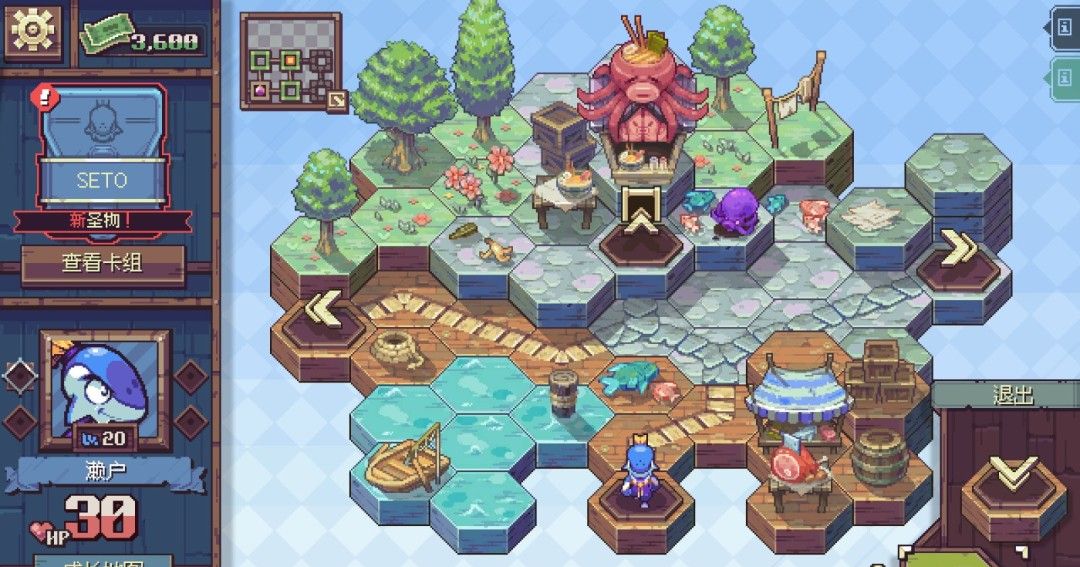The image size is (1080, 567).
Task: Open the 查看卡组 deck viewer
Action: click(x=103, y=266)
